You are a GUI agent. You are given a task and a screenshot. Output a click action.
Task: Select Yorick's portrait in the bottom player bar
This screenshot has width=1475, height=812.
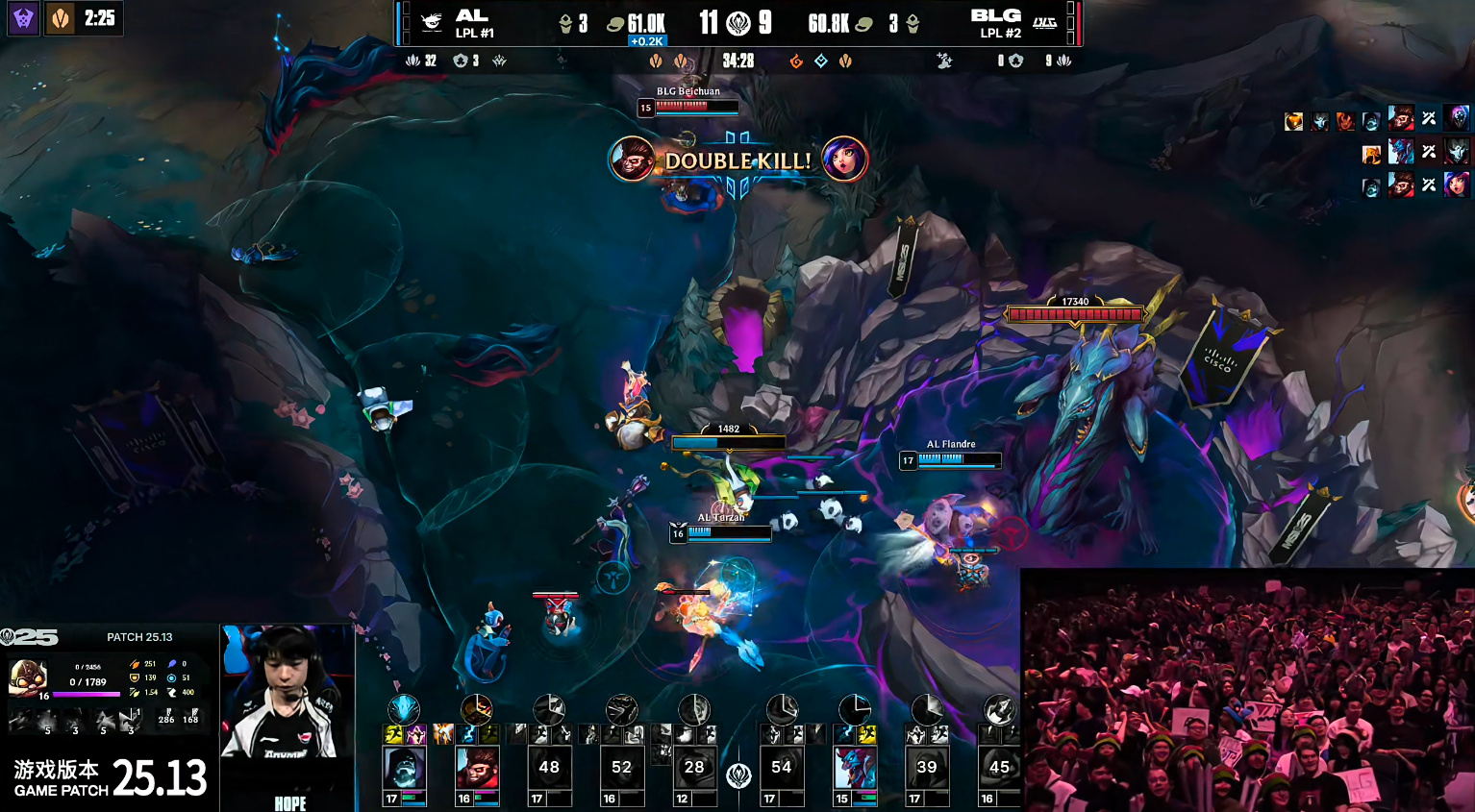pyautogui.click(x=403, y=768)
